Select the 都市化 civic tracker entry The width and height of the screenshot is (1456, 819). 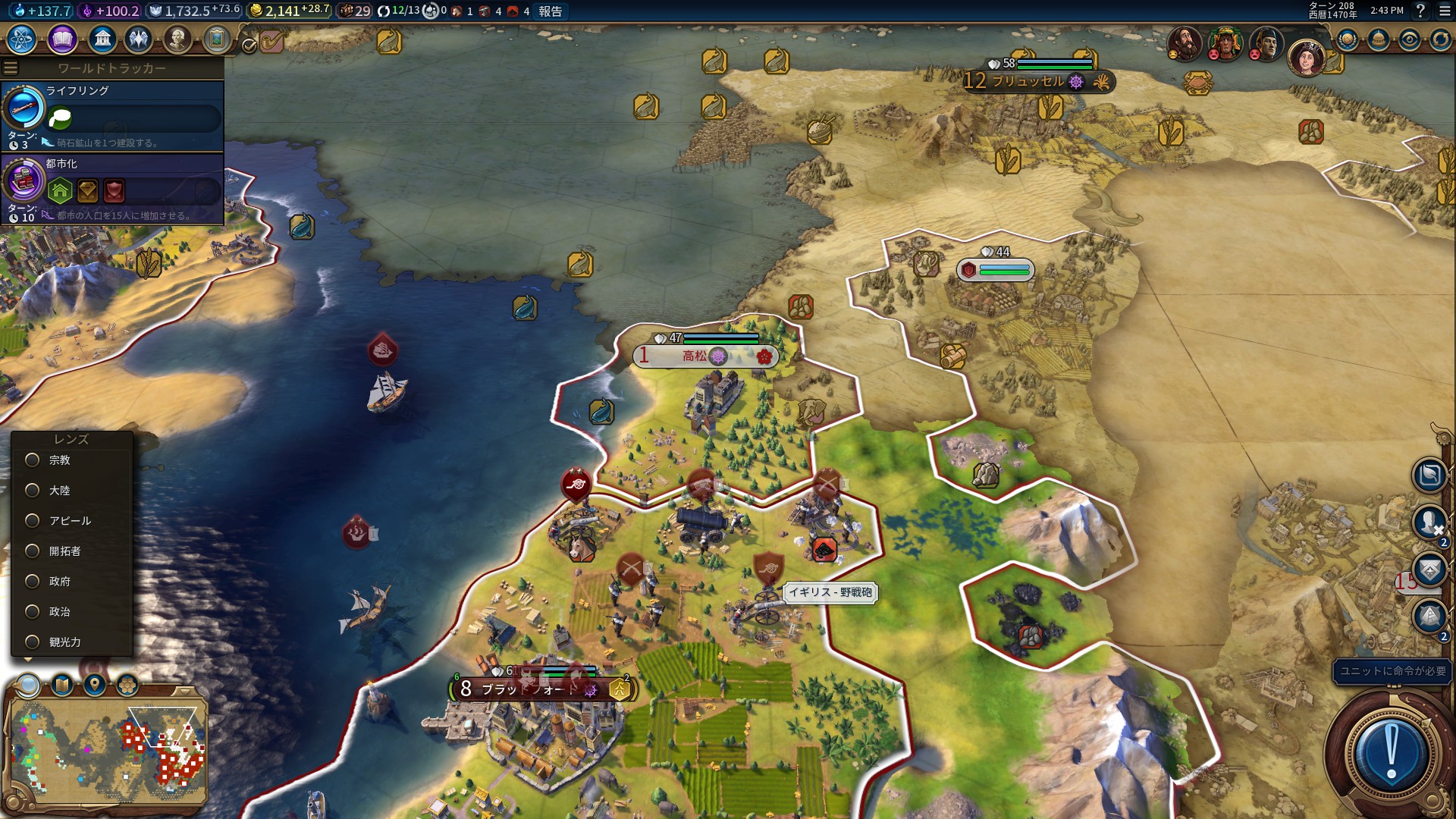112,189
